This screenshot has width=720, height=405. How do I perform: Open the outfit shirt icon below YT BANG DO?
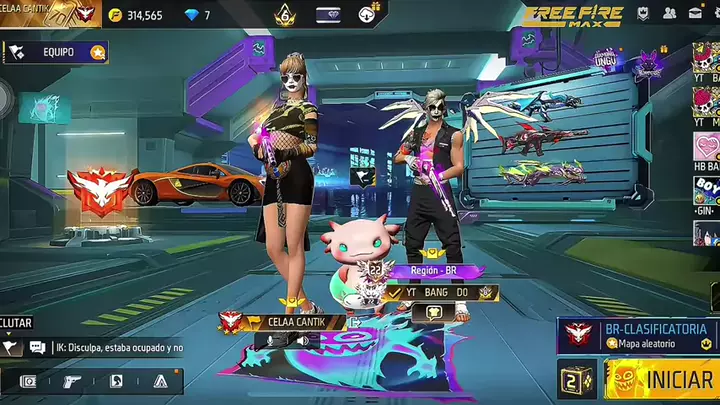433,312
